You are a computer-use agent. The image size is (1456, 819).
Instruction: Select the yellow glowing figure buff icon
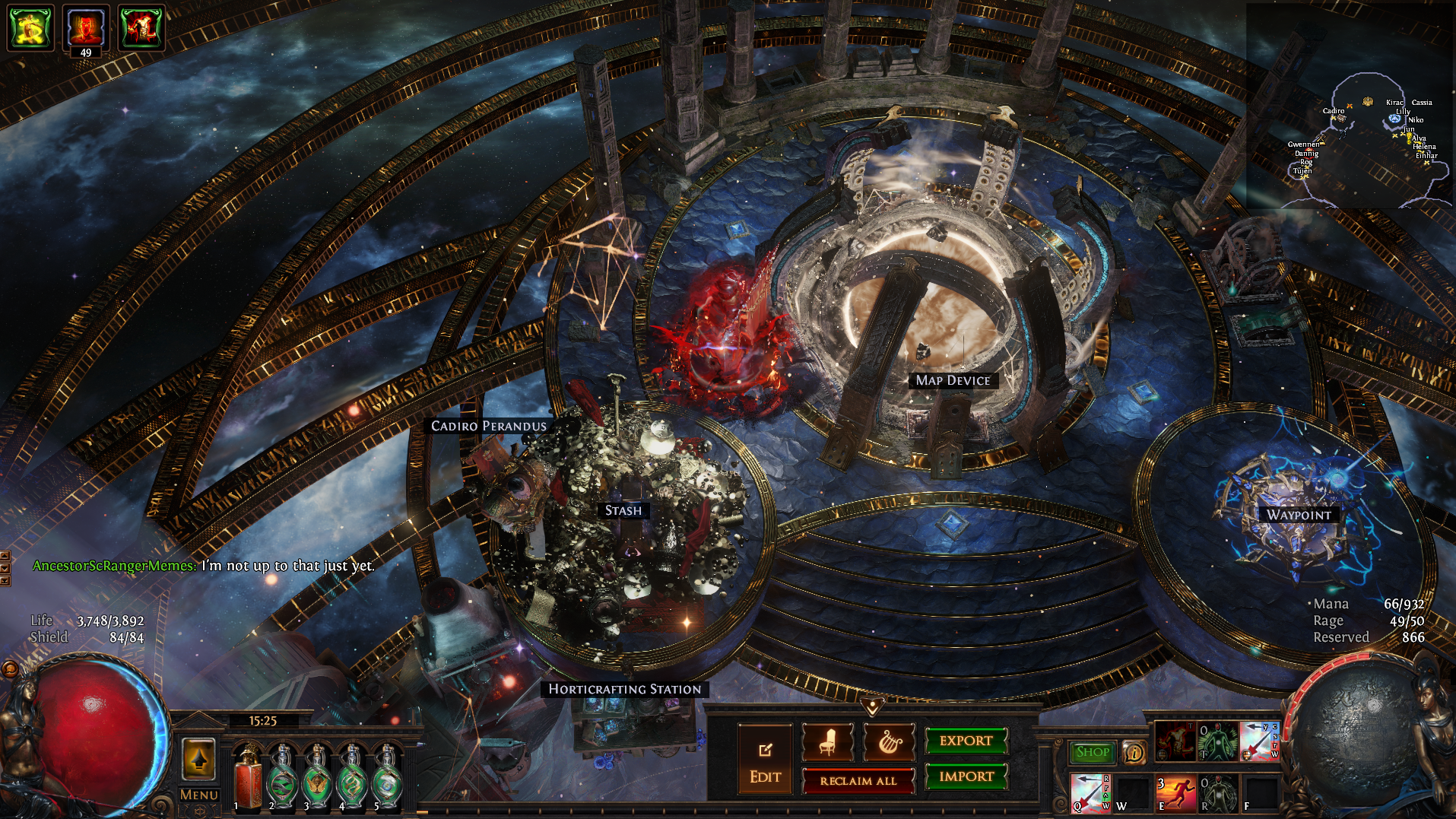(30, 28)
